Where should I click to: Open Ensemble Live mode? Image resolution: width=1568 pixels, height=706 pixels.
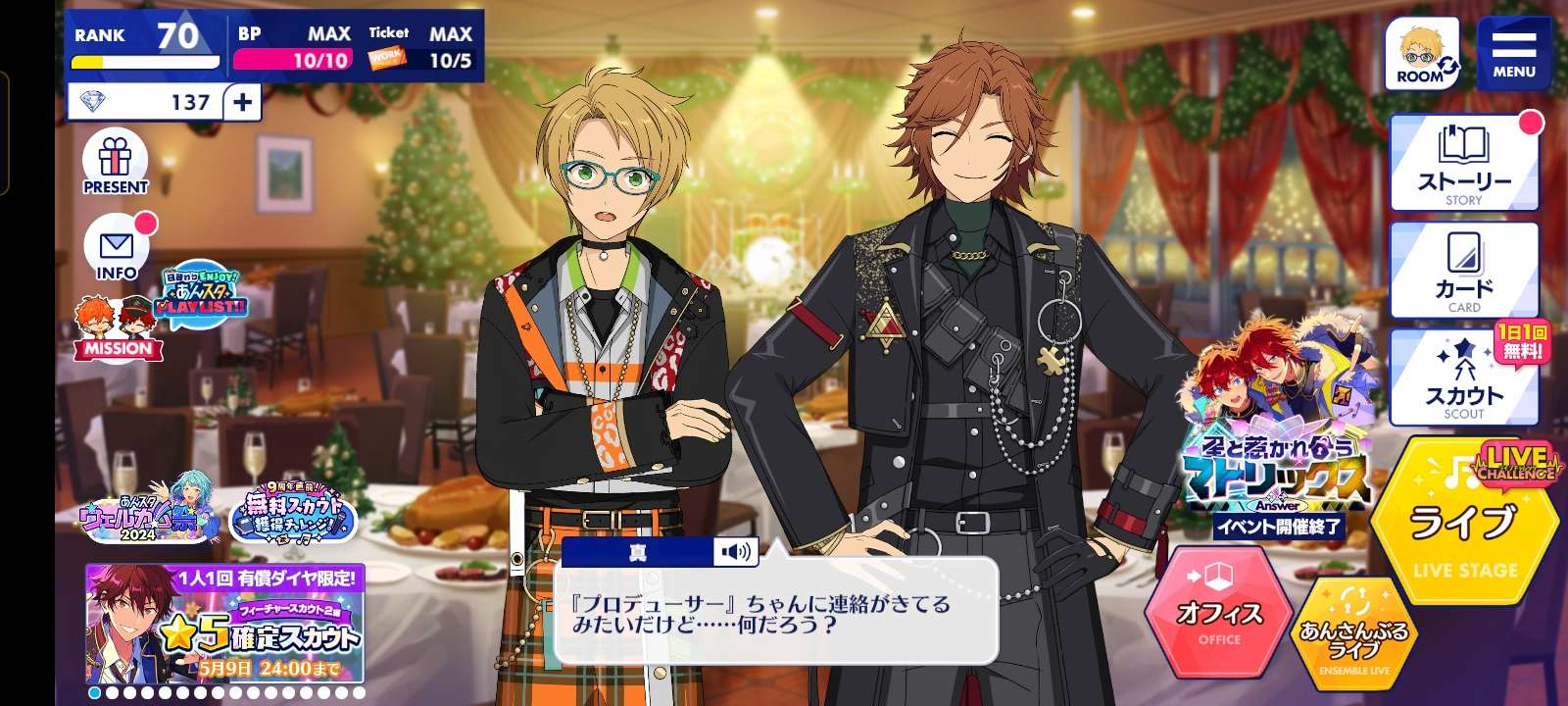point(1354,633)
